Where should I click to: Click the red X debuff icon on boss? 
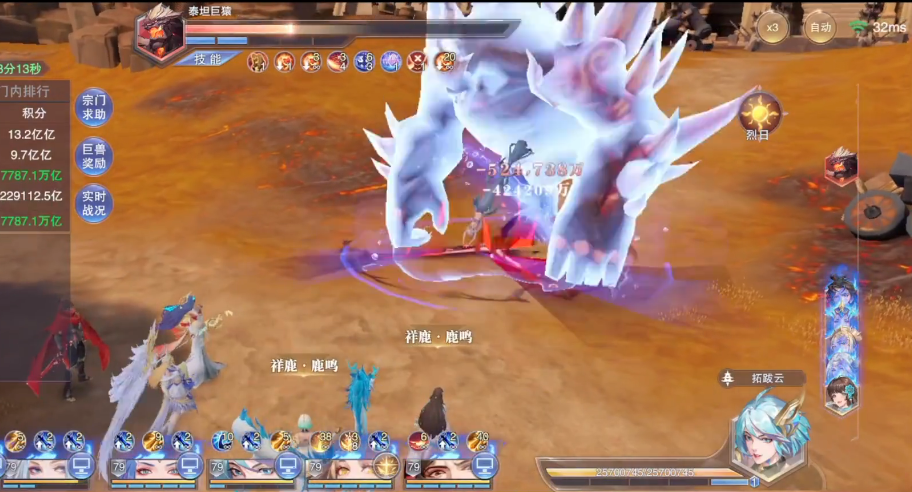click(417, 62)
